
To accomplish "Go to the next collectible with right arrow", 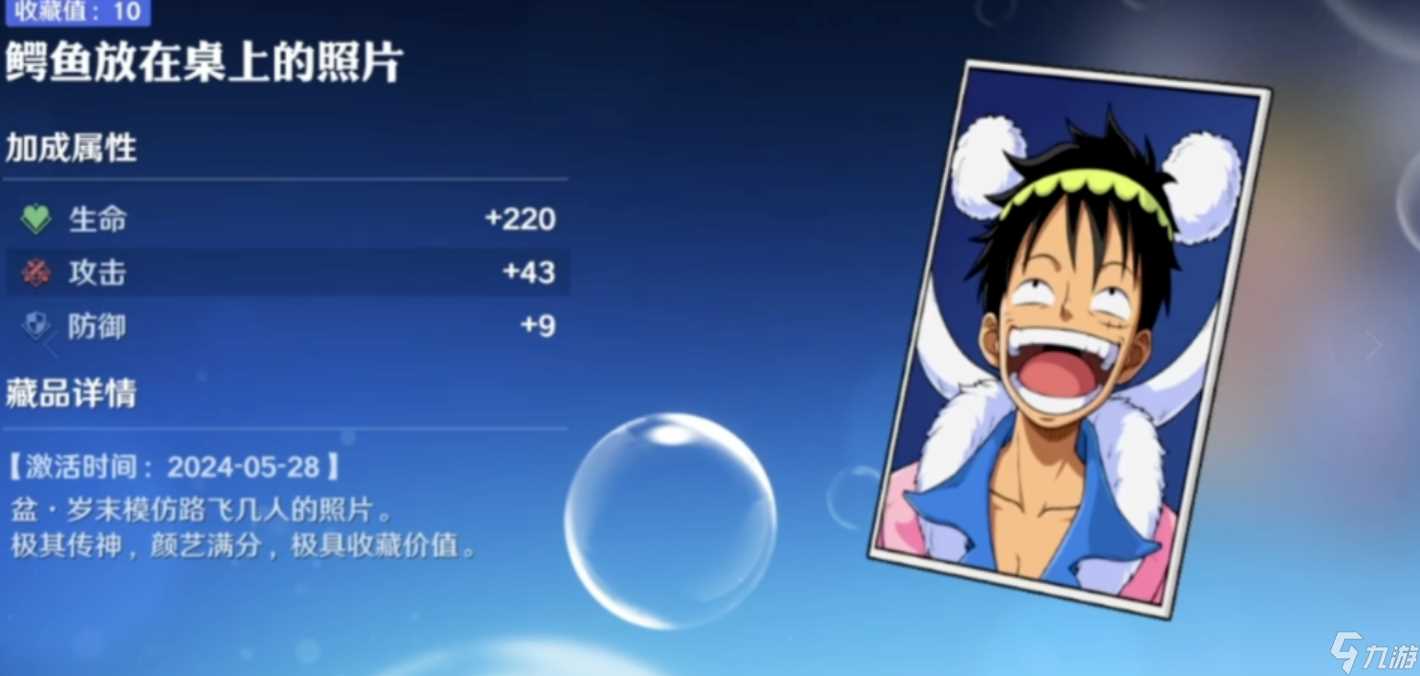I will 1374,345.
